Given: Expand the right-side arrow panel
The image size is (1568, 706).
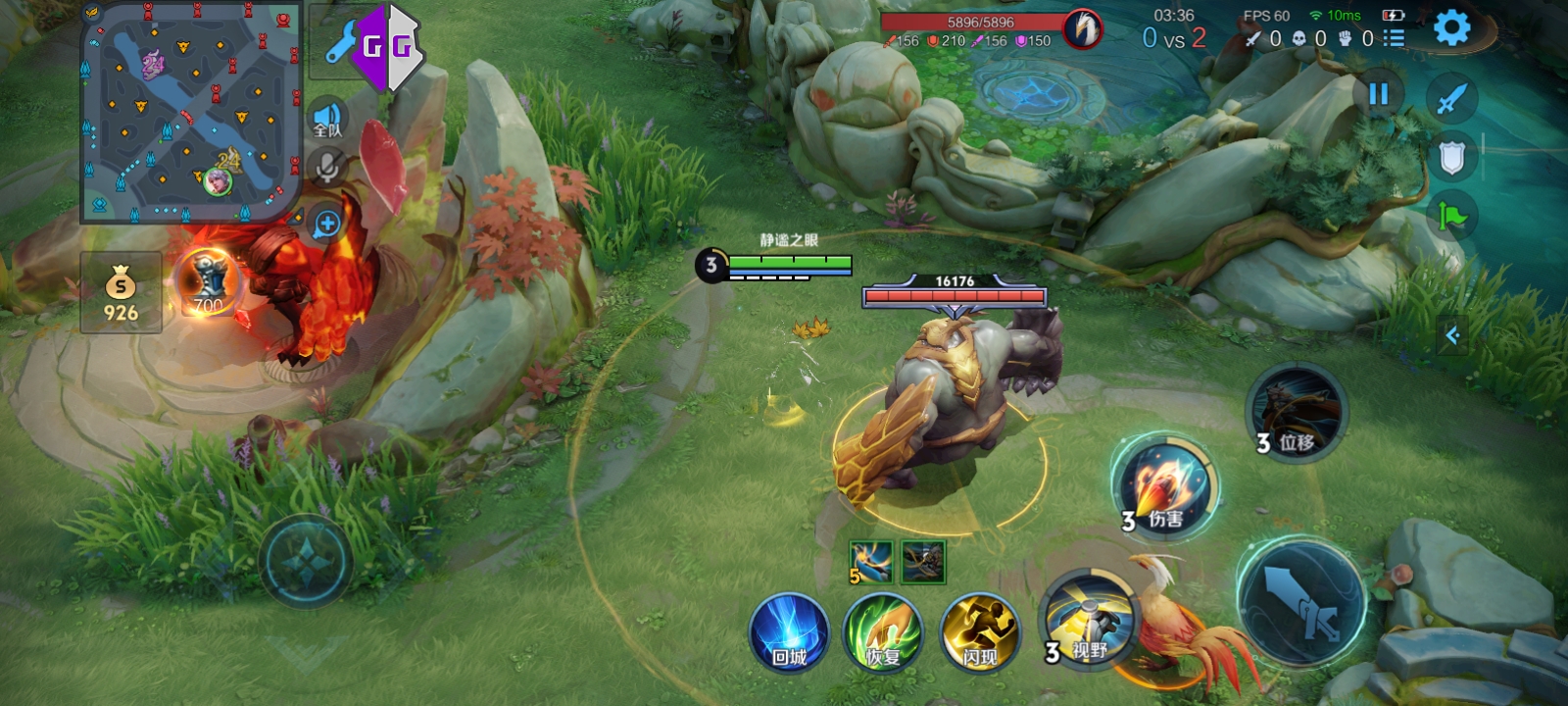Looking at the screenshot, I should point(1452,336).
